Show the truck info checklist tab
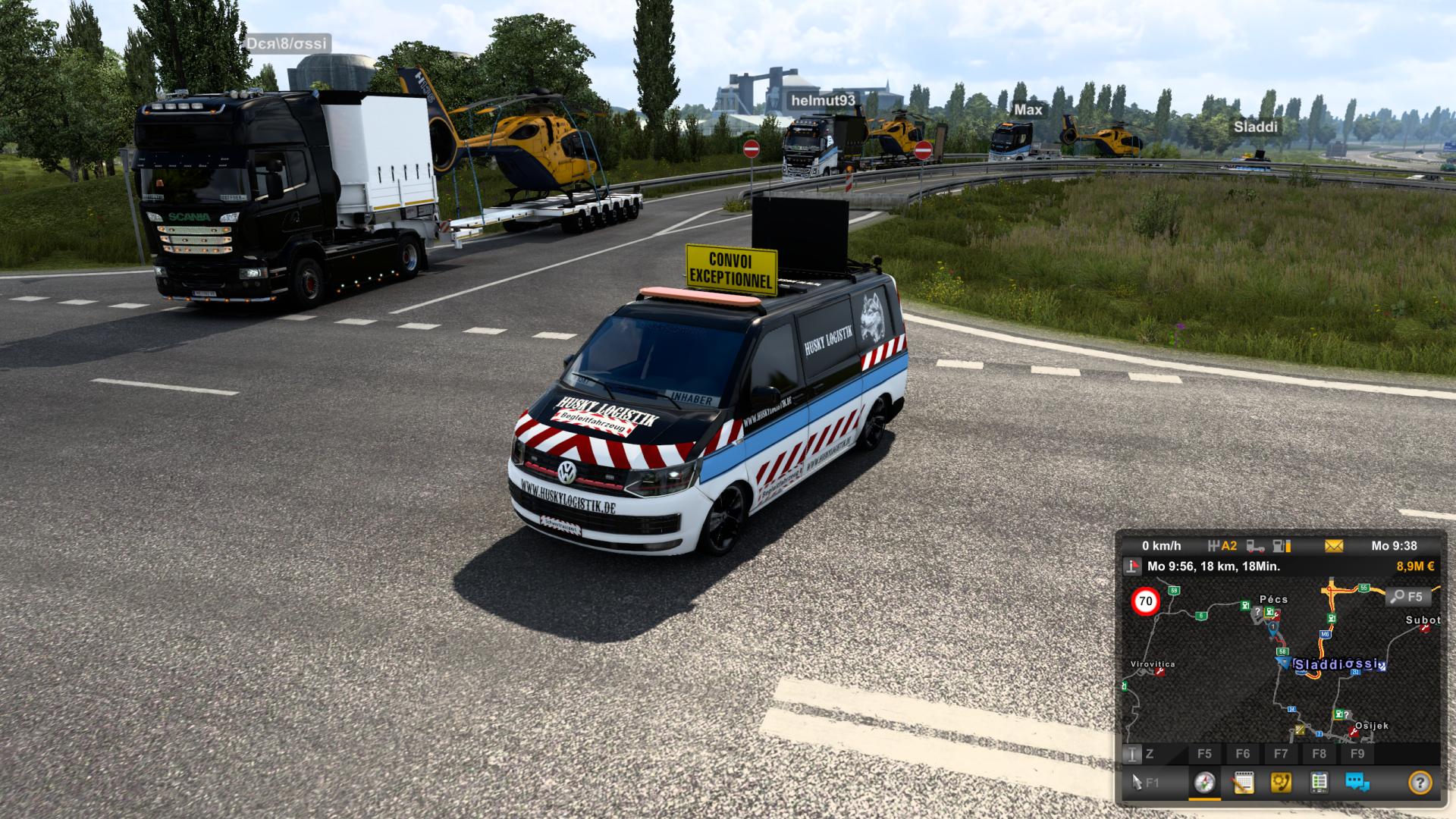This screenshot has width=1456, height=819. click(1319, 782)
